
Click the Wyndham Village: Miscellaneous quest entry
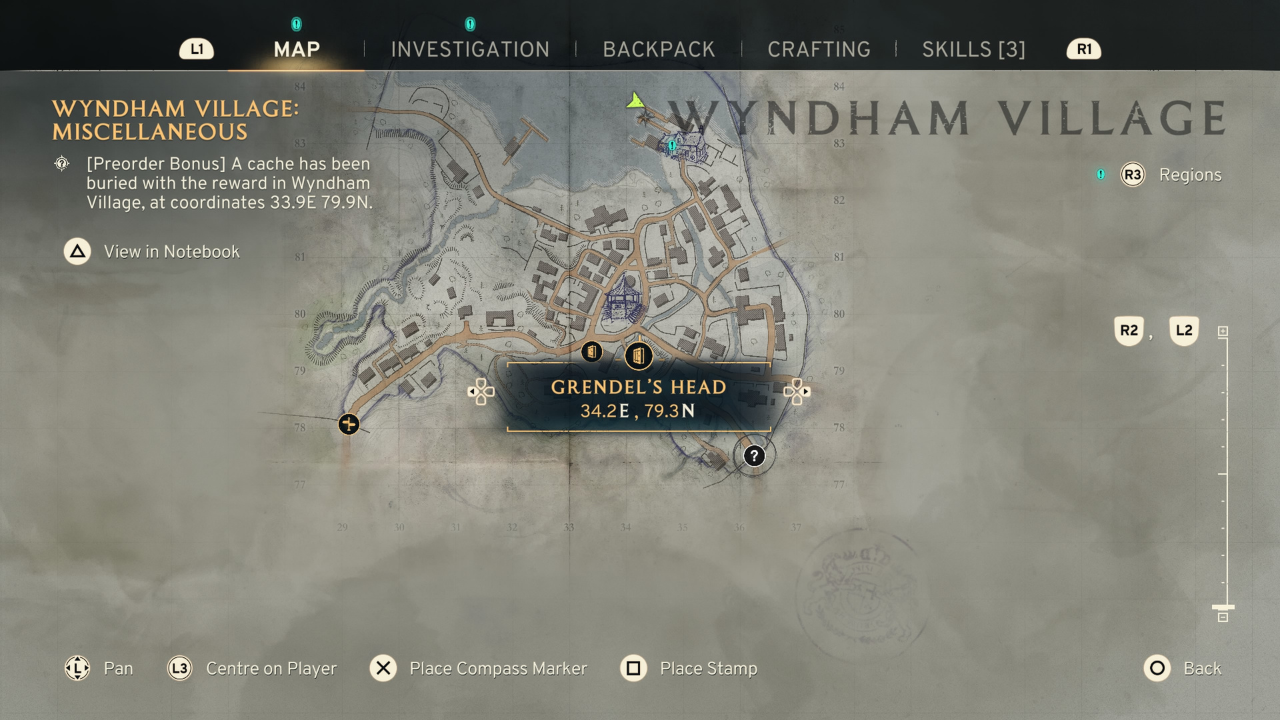click(x=175, y=120)
